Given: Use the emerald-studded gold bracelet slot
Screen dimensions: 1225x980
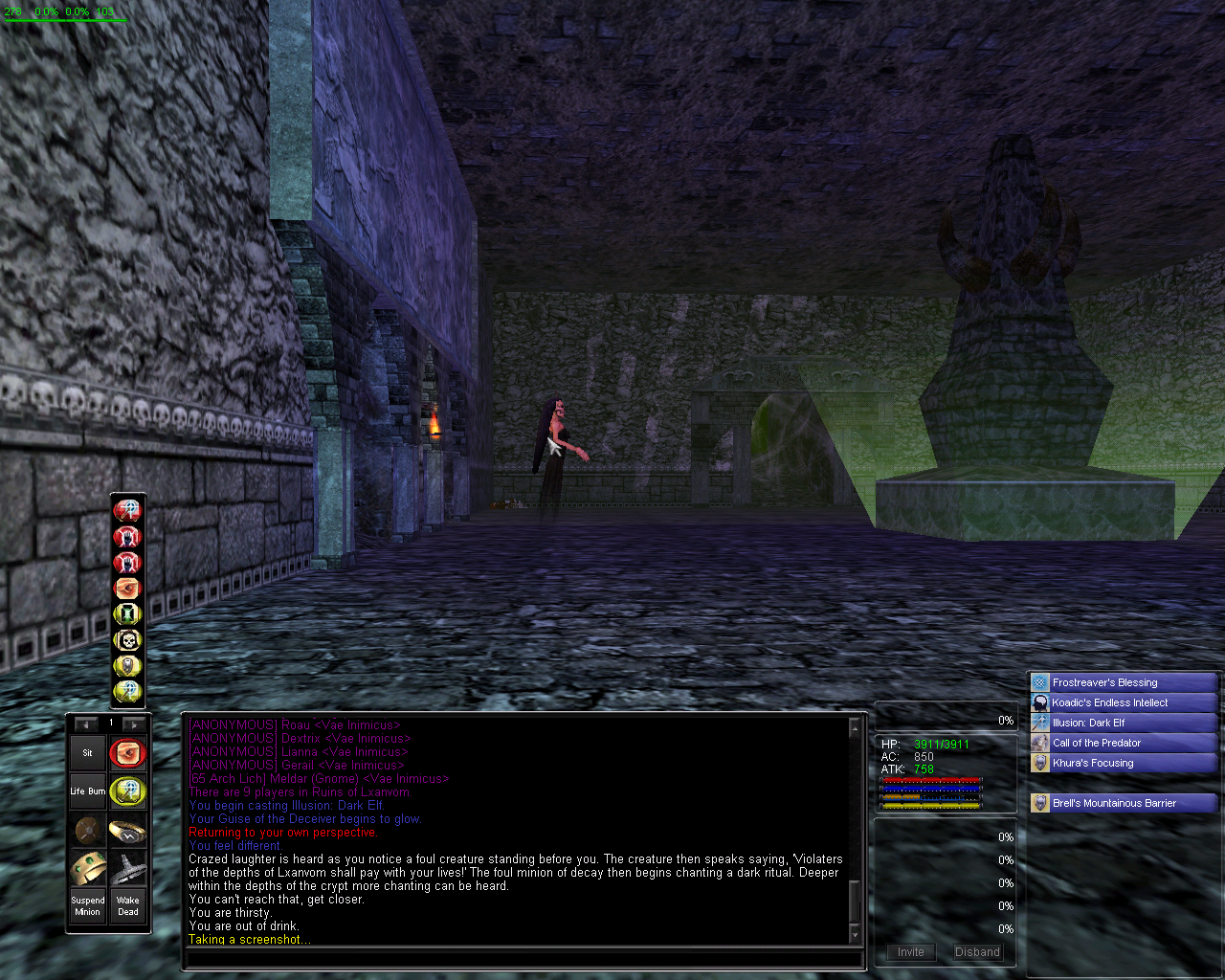Looking at the screenshot, I should tap(87, 868).
